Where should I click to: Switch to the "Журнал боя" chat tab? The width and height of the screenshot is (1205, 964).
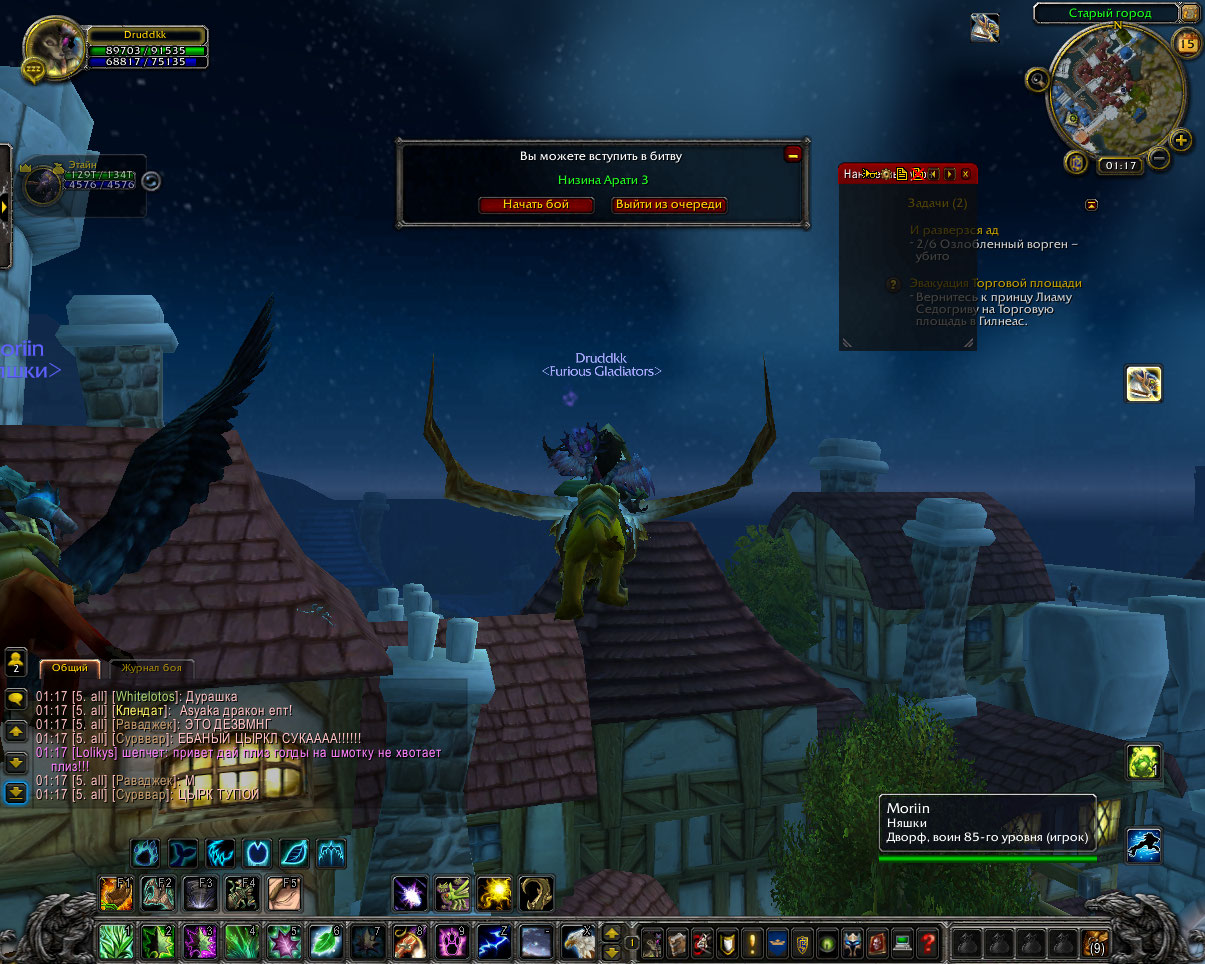(151, 668)
